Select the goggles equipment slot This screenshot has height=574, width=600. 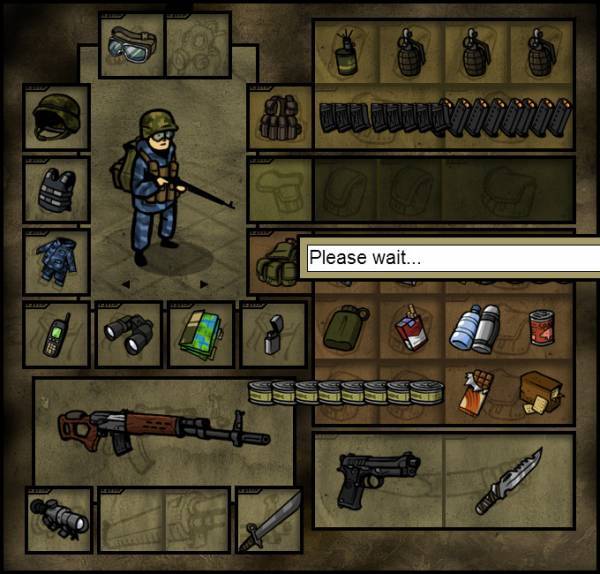pos(130,45)
